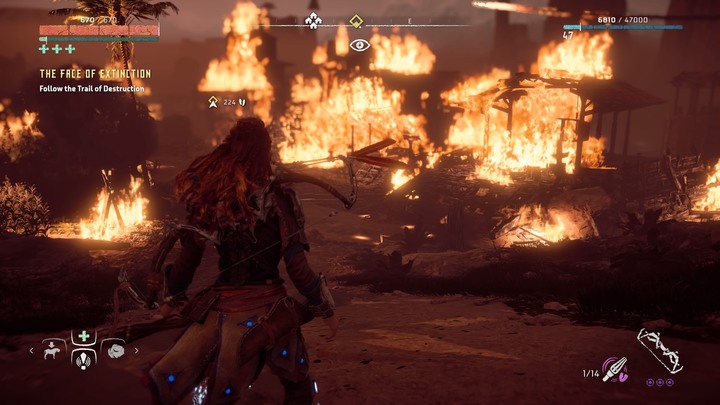The image size is (720, 405).
Task: Click the campfire marker on the compass
Action: (313, 20)
